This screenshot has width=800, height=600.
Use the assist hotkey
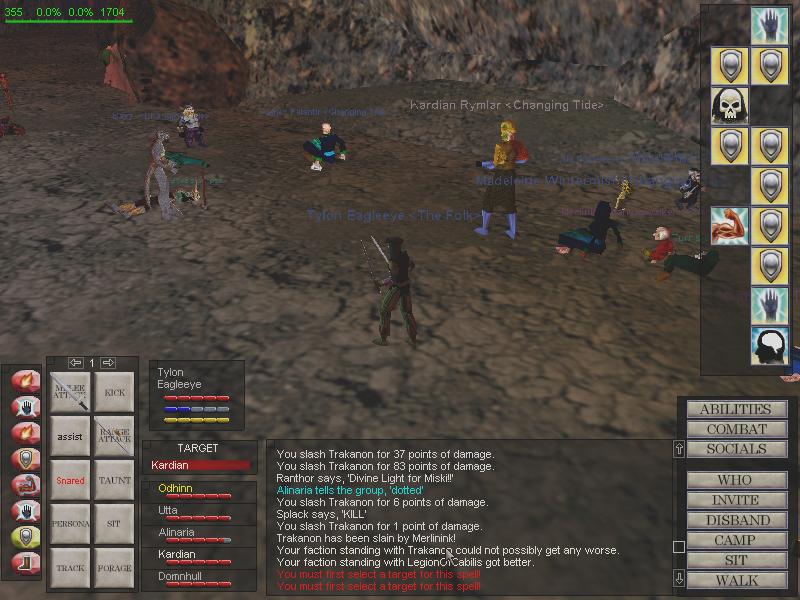(x=70, y=437)
